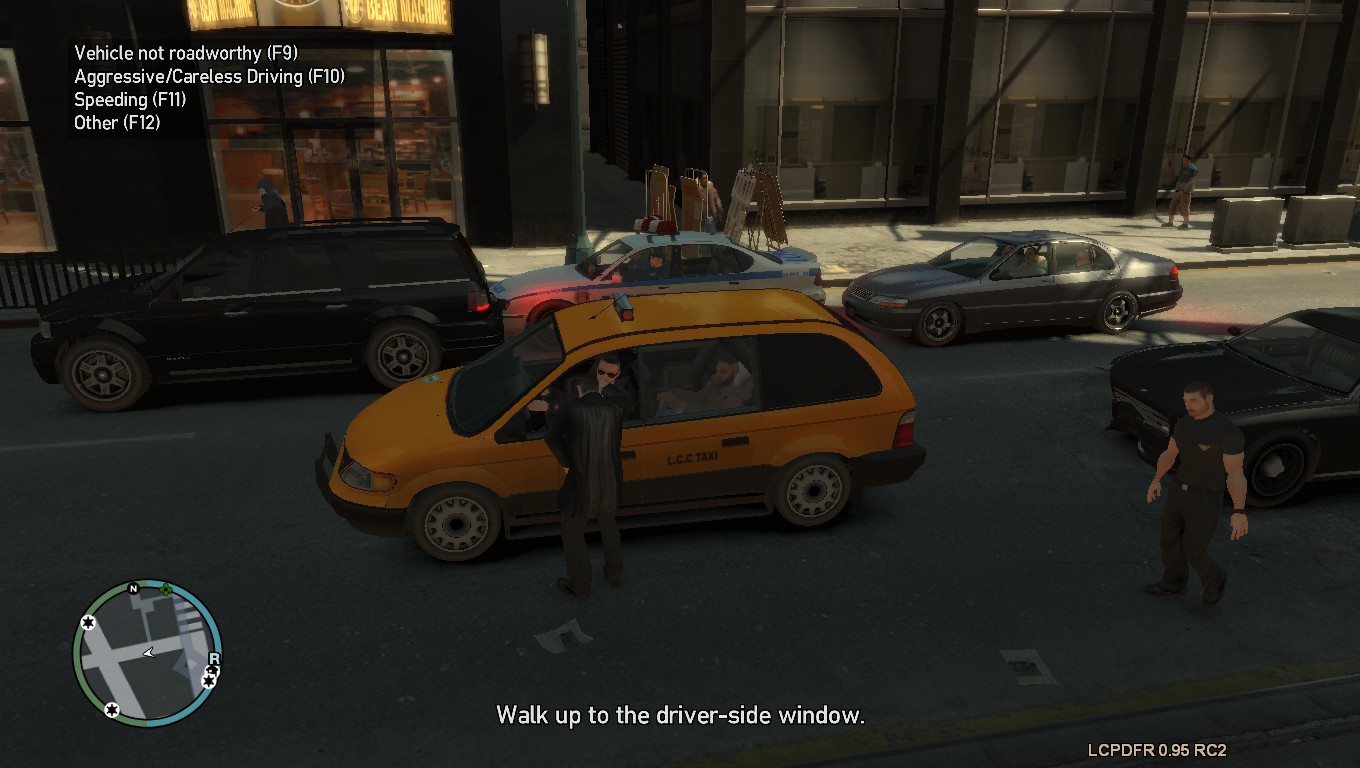Select the Vehicle not roadworthy reason

pos(186,53)
